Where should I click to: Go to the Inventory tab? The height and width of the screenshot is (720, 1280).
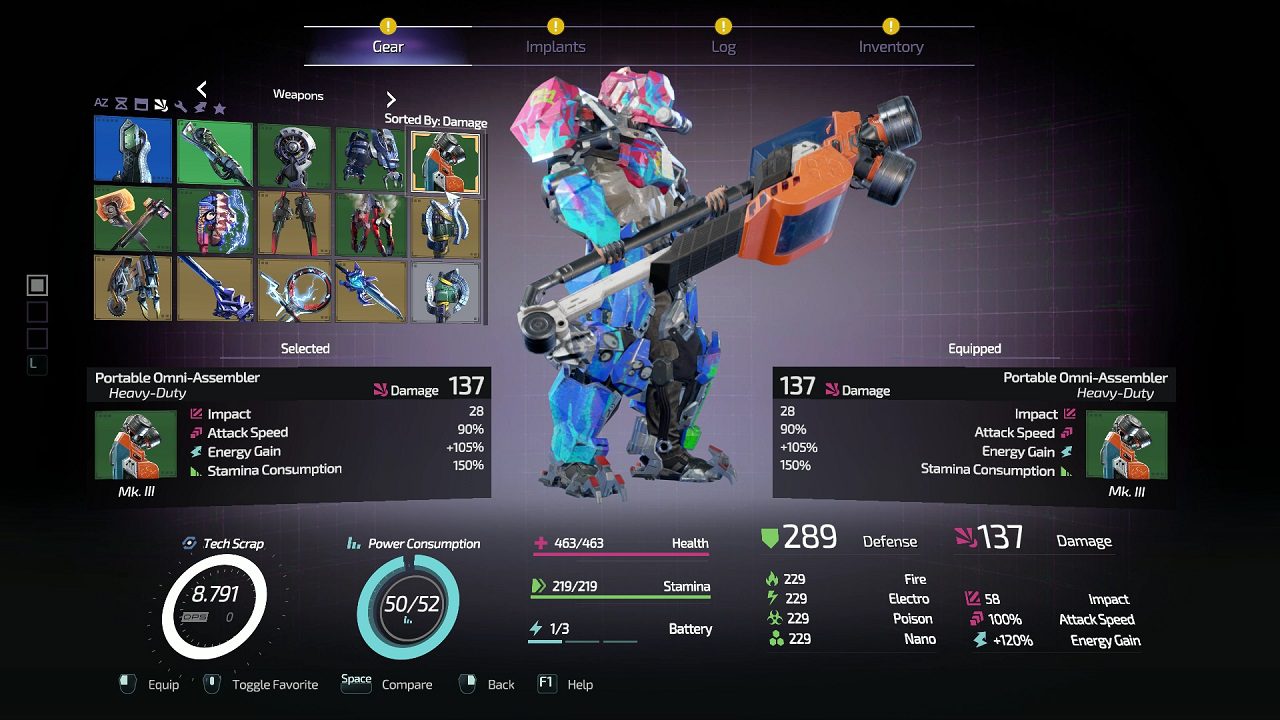(890, 46)
